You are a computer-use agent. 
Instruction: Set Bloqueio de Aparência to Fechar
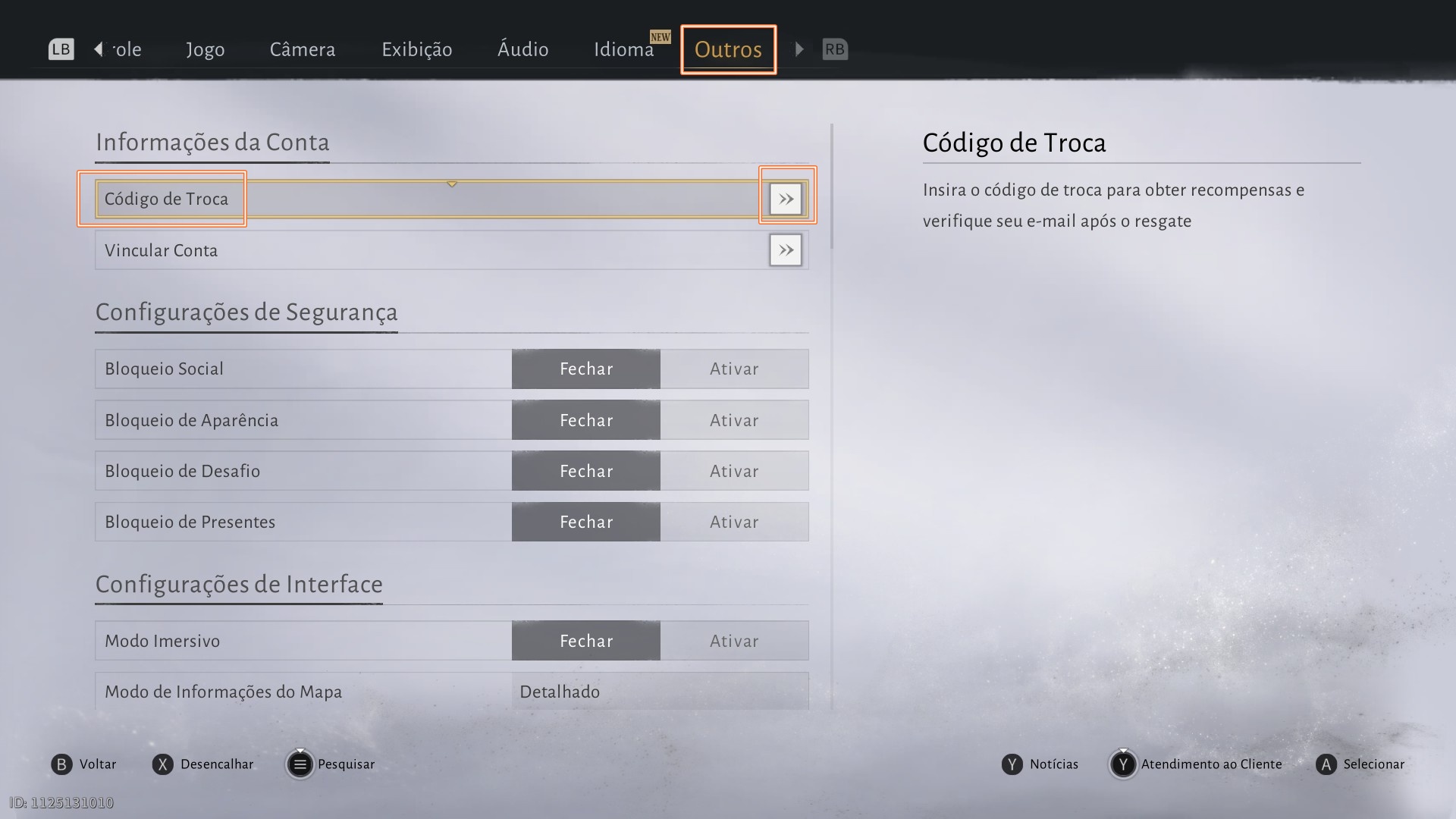585,419
